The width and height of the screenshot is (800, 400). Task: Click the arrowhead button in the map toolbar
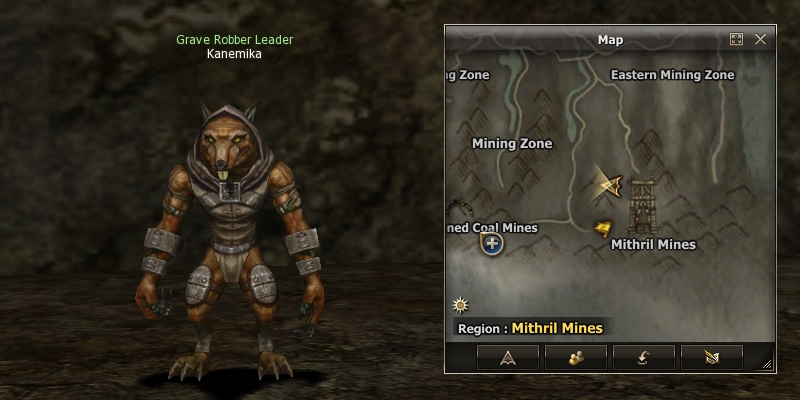tap(508, 357)
